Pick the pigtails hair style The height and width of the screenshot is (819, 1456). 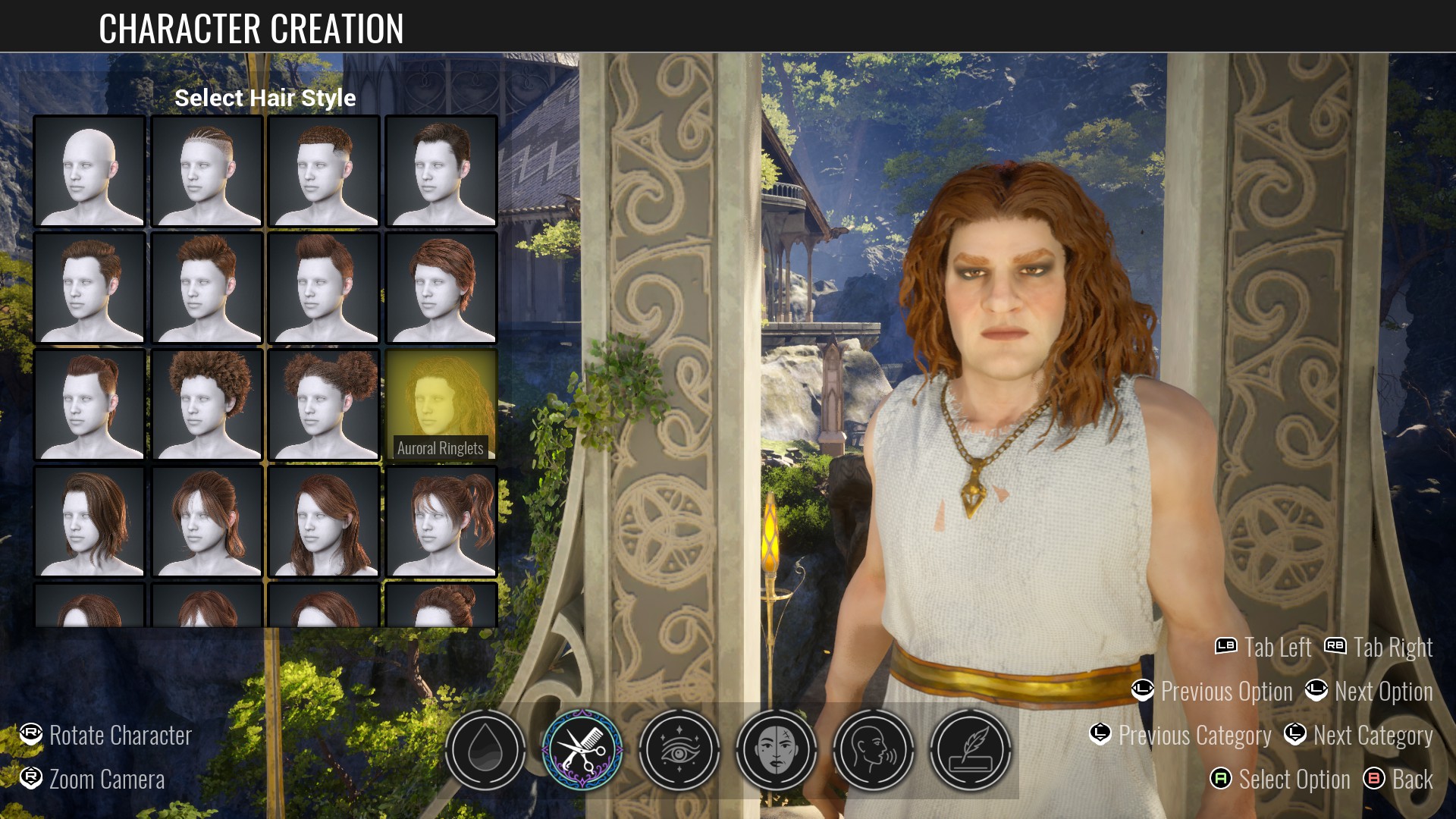pyautogui.click(x=441, y=522)
